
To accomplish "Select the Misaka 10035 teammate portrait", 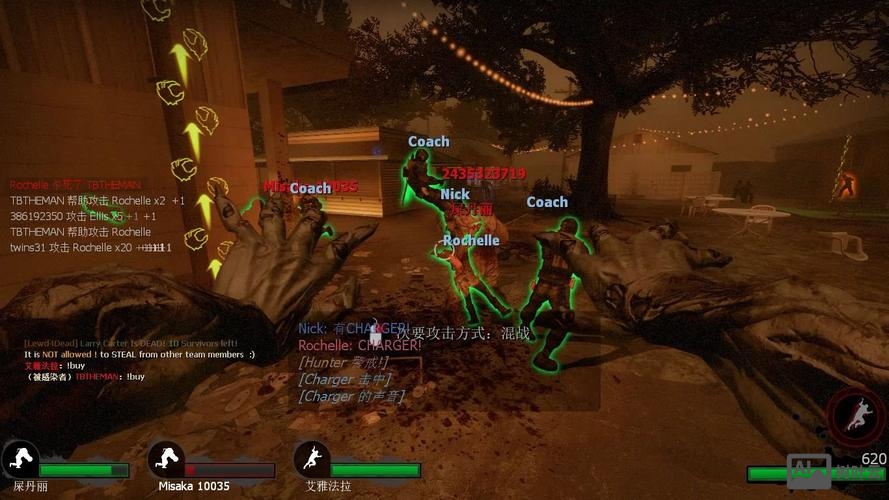I will point(166,459).
